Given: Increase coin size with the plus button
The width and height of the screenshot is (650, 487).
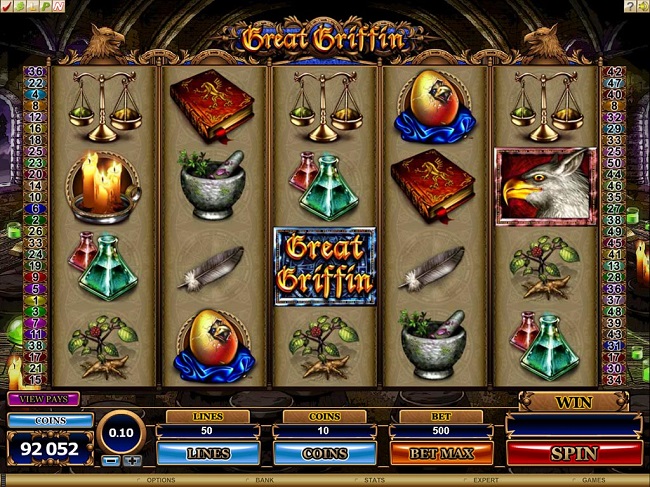Looking at the screenshot, I should 133,461.
